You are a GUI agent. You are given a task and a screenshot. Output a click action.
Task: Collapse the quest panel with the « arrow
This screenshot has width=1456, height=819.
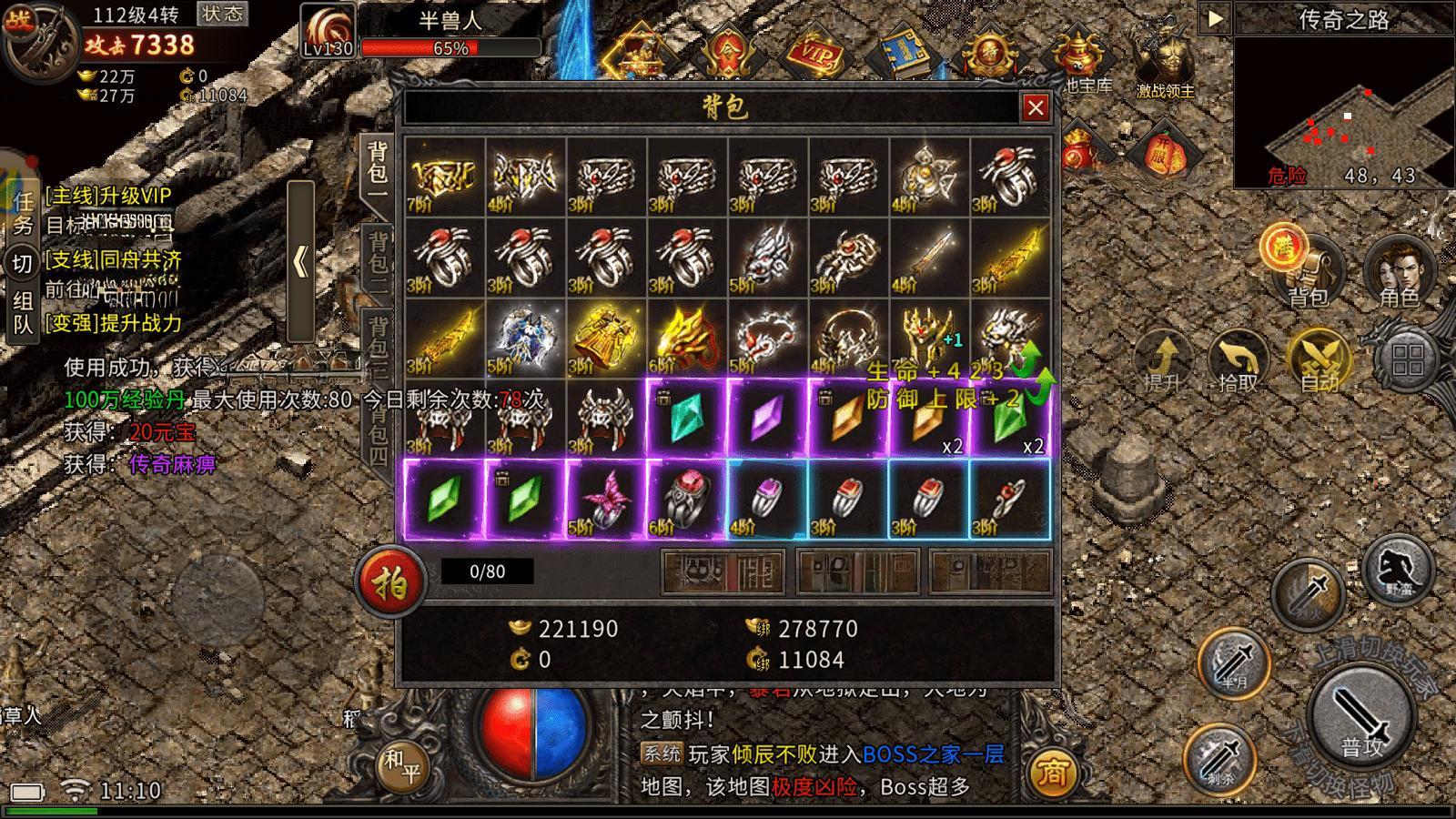point(300,261)
